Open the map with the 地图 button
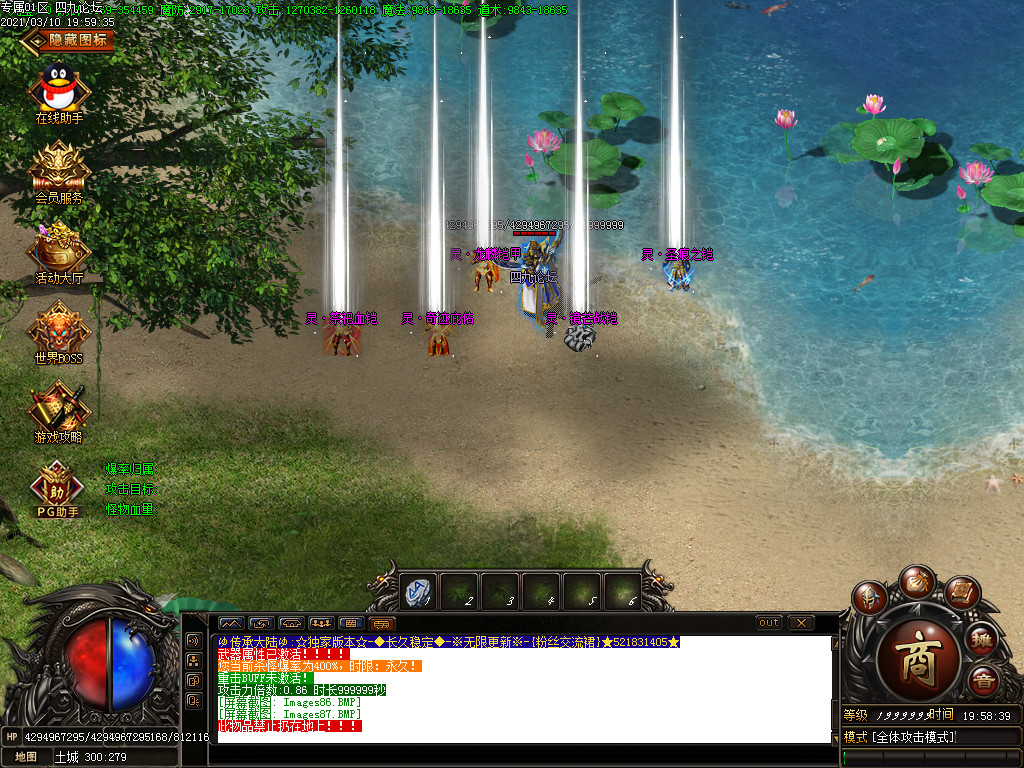This screenshot has width=1024, height=768. [25, 757]
